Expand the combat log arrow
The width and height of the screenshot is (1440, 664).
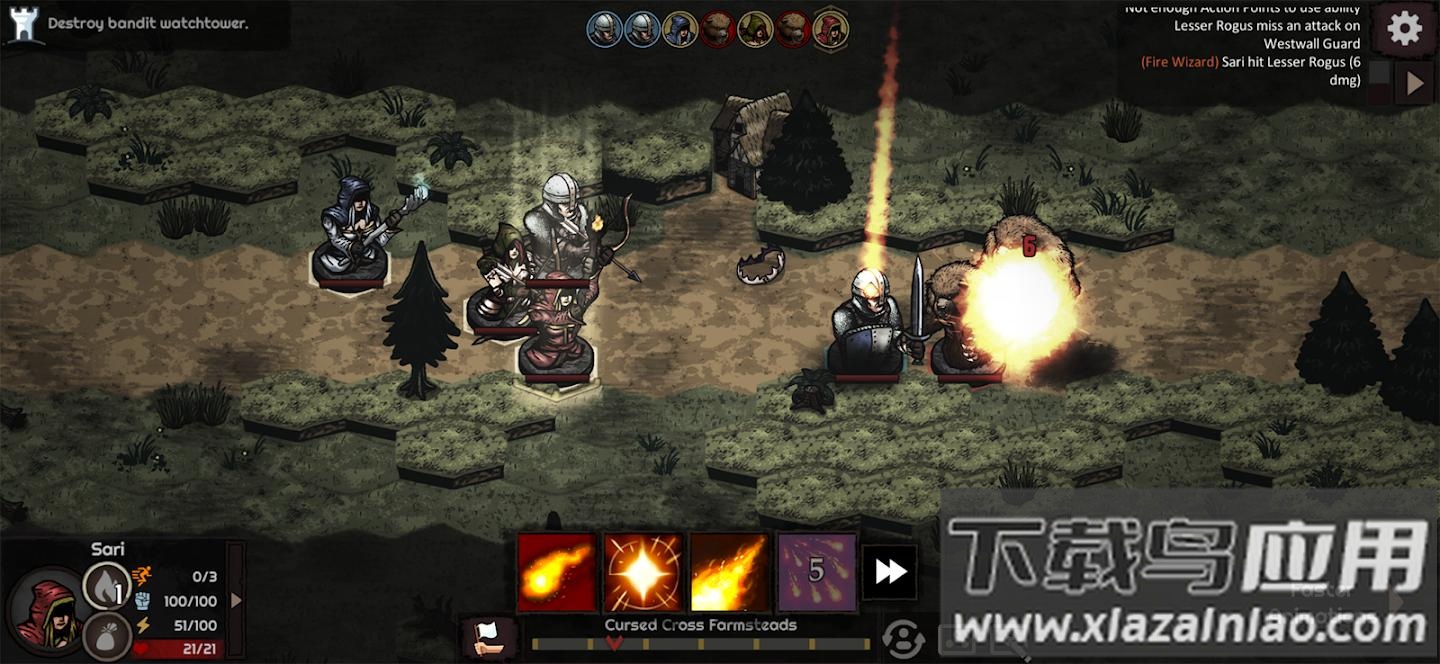(1414, 84)
